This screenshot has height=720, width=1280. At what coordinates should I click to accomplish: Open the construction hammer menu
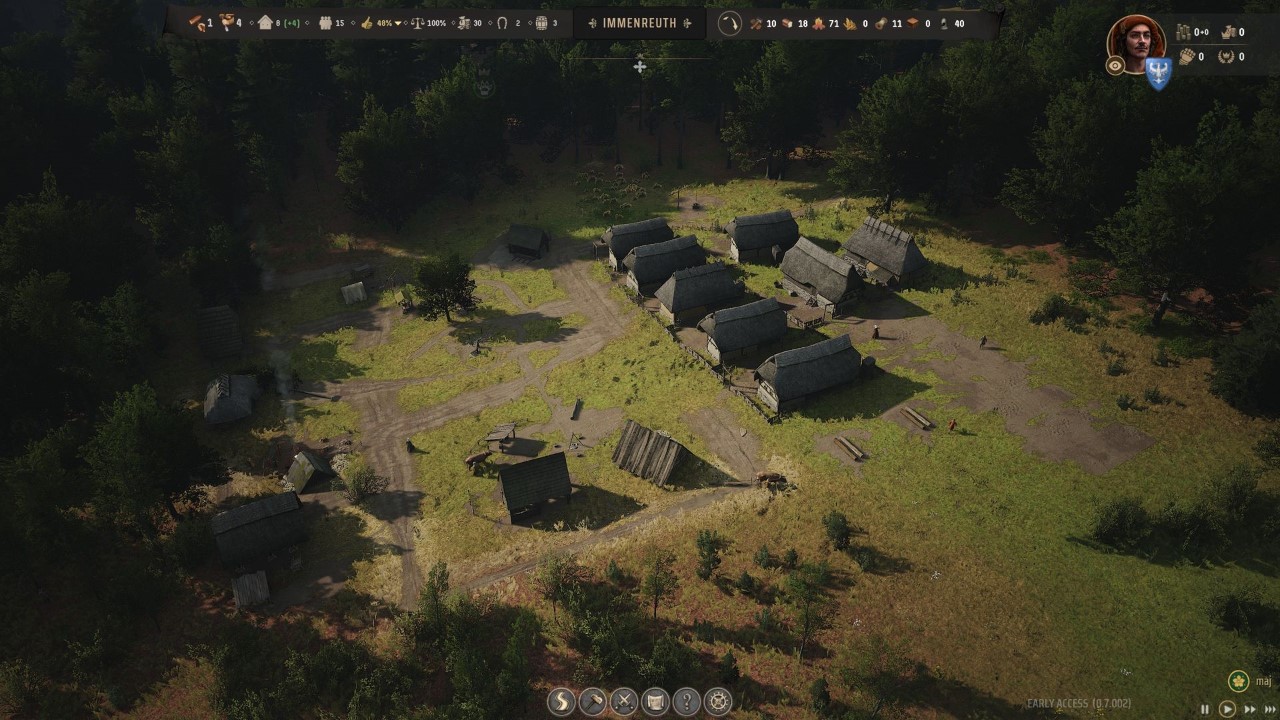point(593,701)
